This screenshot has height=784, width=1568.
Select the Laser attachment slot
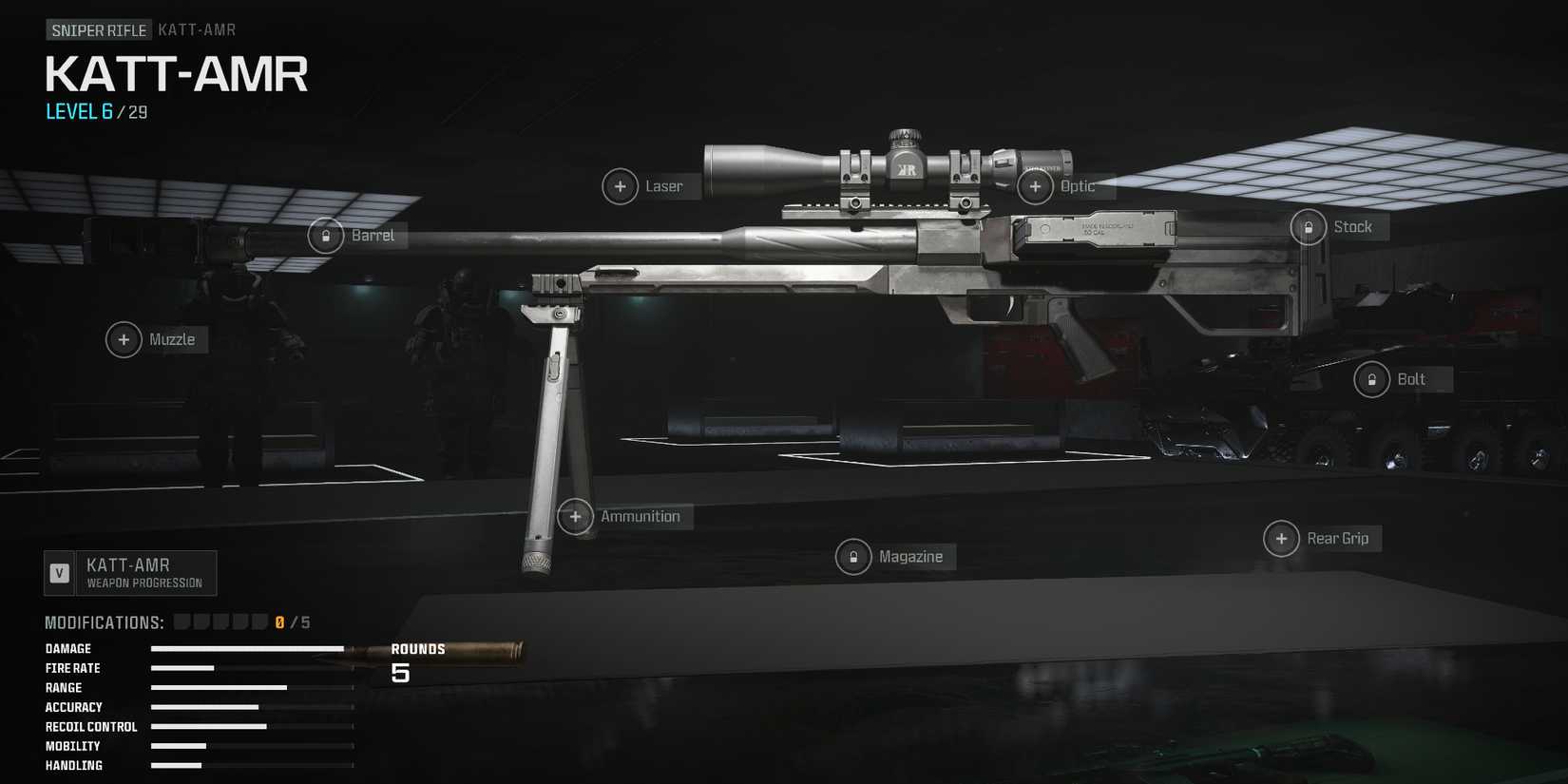coord(621,186)
